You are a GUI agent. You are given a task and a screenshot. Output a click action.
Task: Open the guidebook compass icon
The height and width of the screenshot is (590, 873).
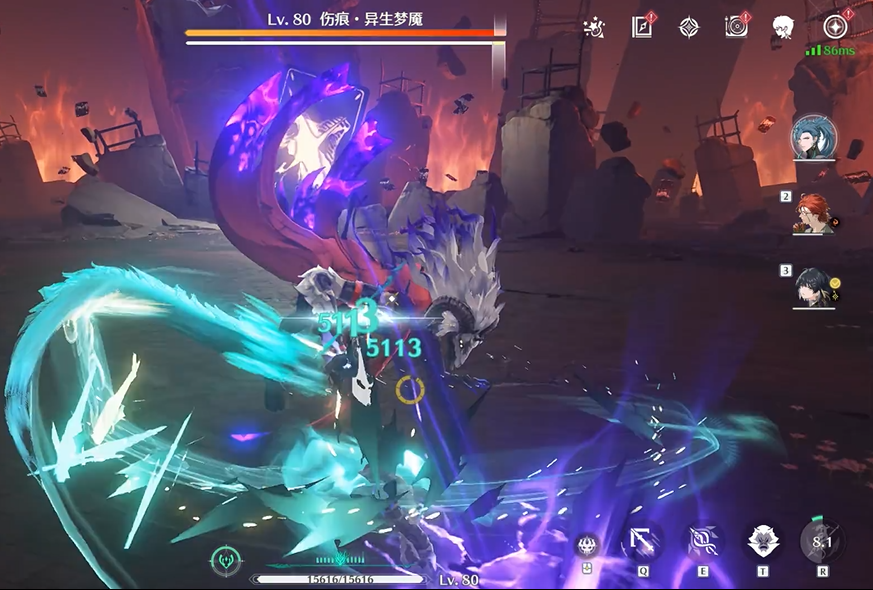[x=642, y=27]
